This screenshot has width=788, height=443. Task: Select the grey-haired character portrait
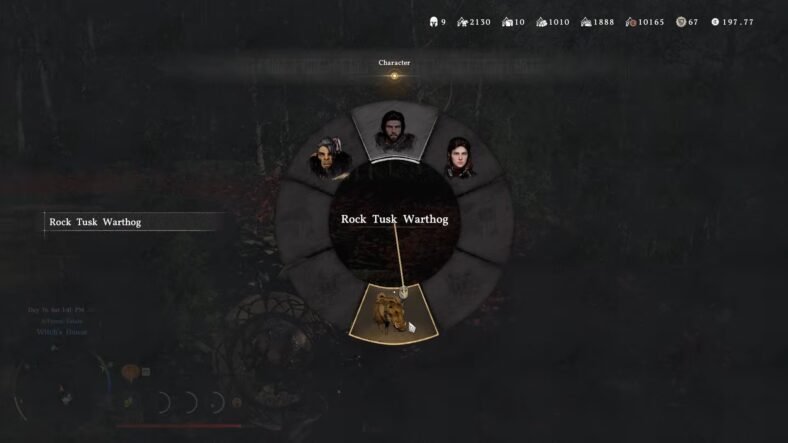327,158
